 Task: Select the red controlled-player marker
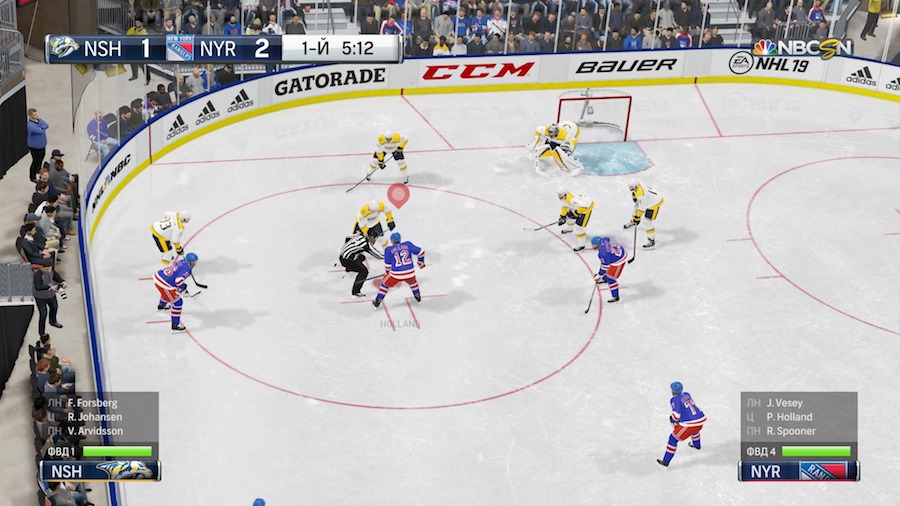pyautogui.click(x=398, y=194)
